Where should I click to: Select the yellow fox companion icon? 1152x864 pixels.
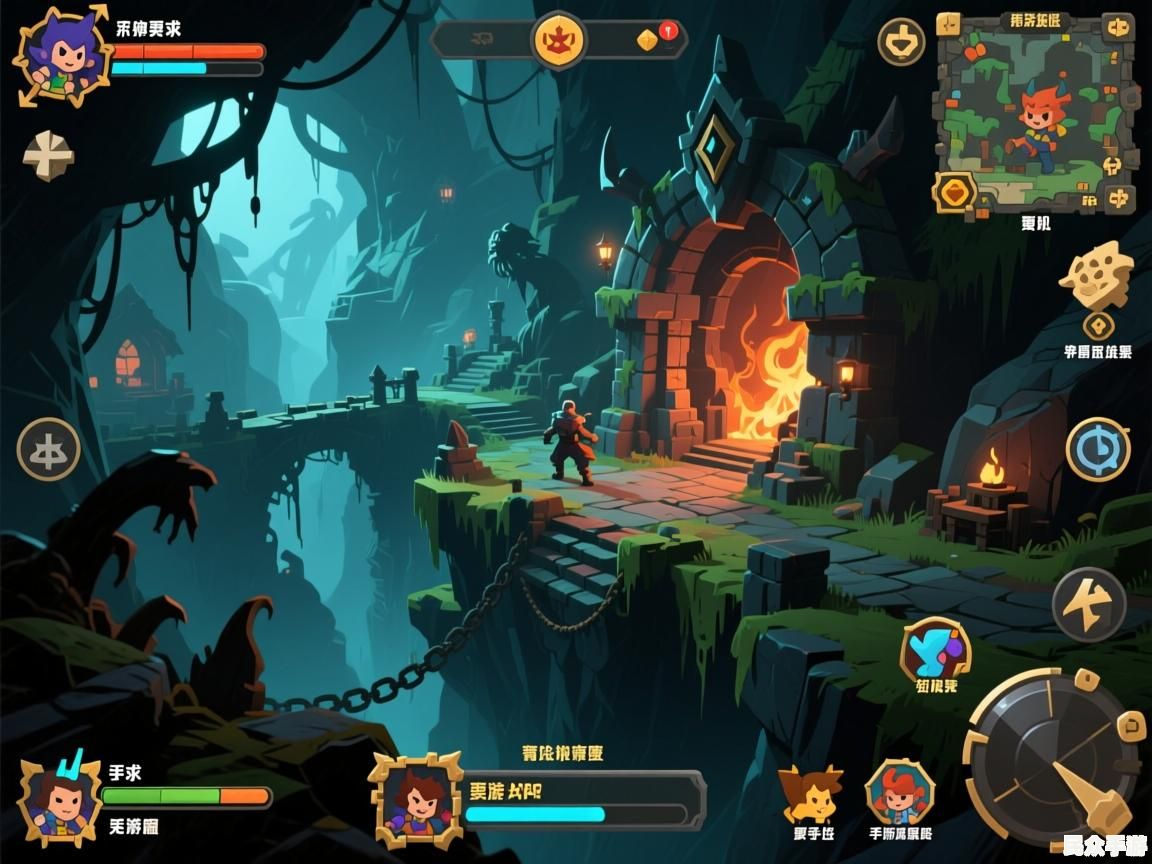[x=810, y=795]
